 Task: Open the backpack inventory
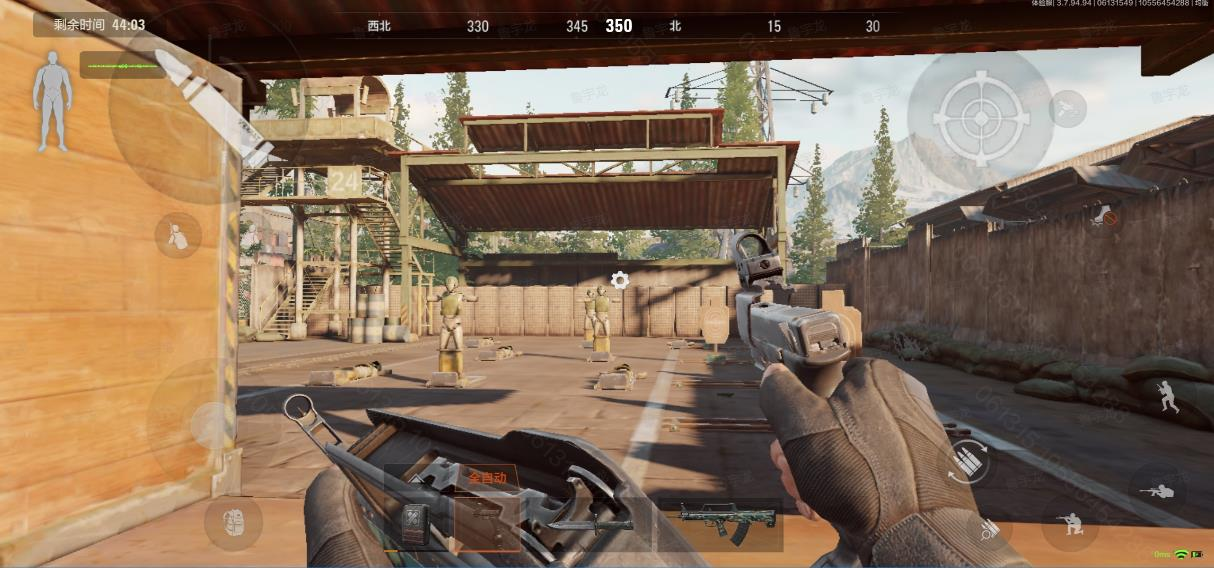pos(233,522)
